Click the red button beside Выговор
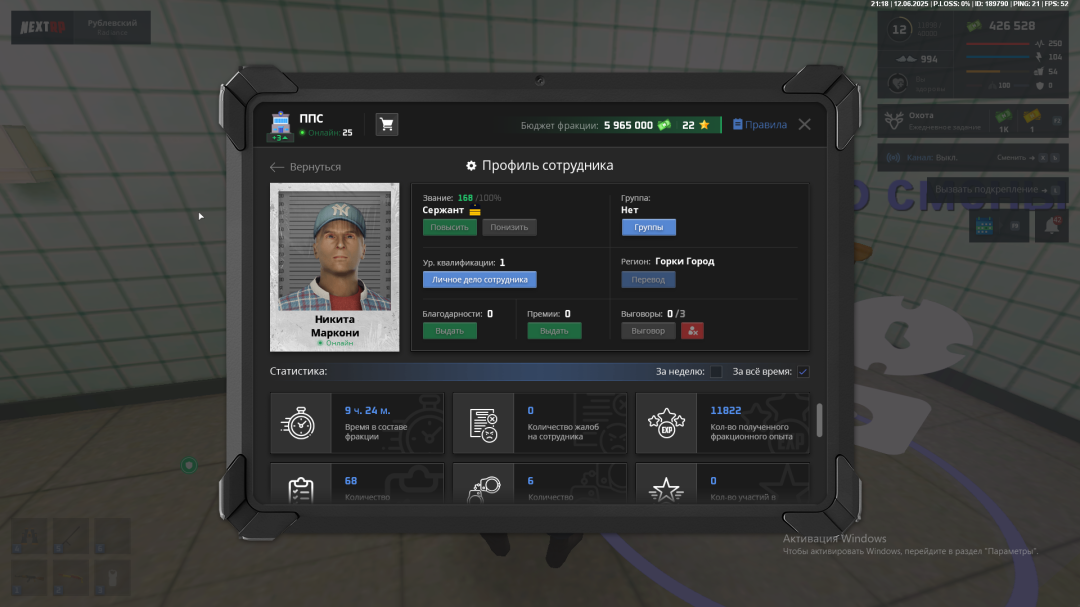The image size is (1080, 607). [693, 331]
